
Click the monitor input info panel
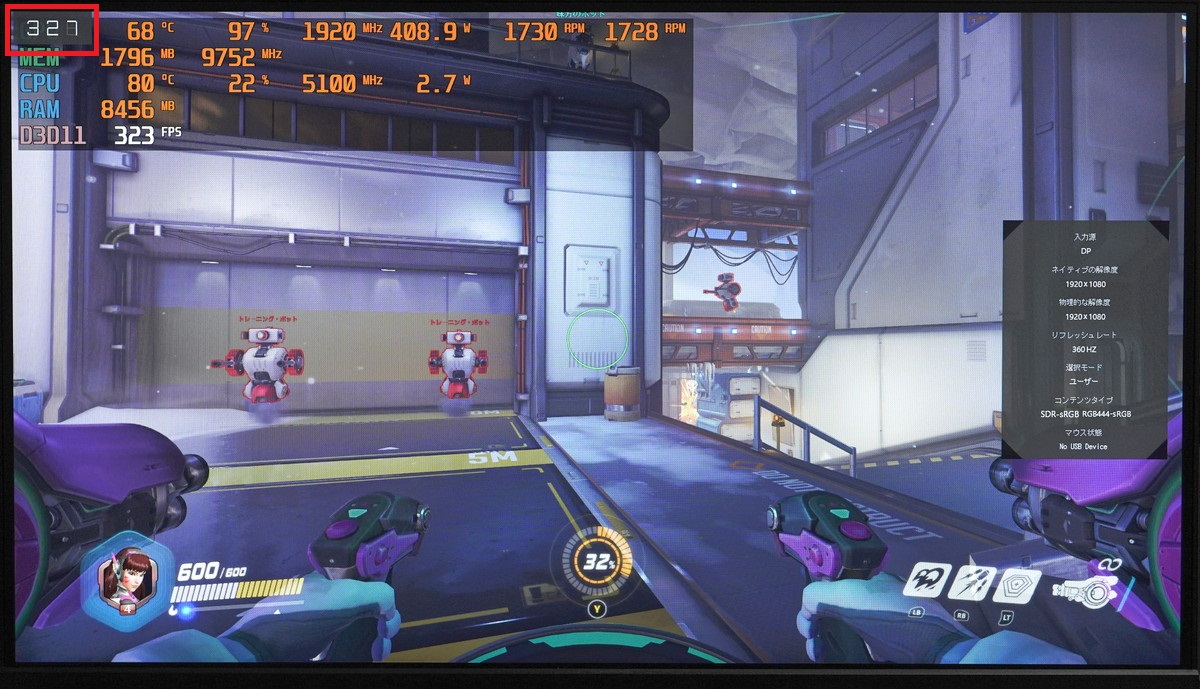pos(1085,340)
